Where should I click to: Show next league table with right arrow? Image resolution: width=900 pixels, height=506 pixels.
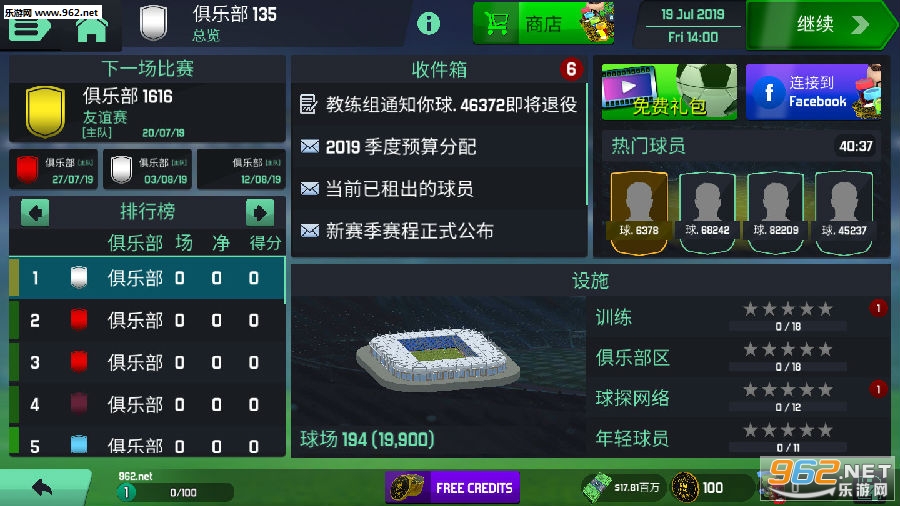(x=259, y=212)
